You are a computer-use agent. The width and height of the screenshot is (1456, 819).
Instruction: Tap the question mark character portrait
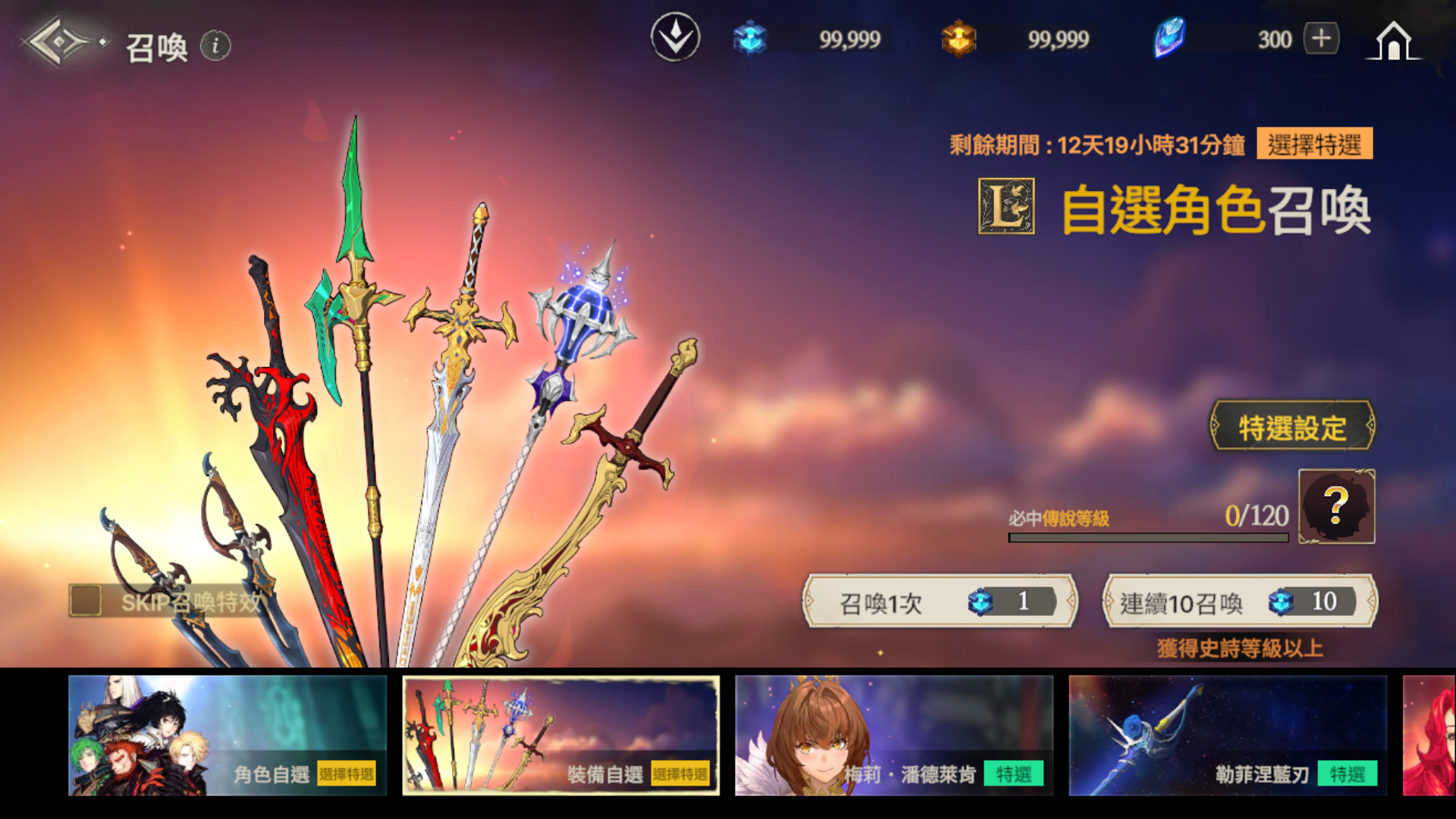click(1336, 506)
